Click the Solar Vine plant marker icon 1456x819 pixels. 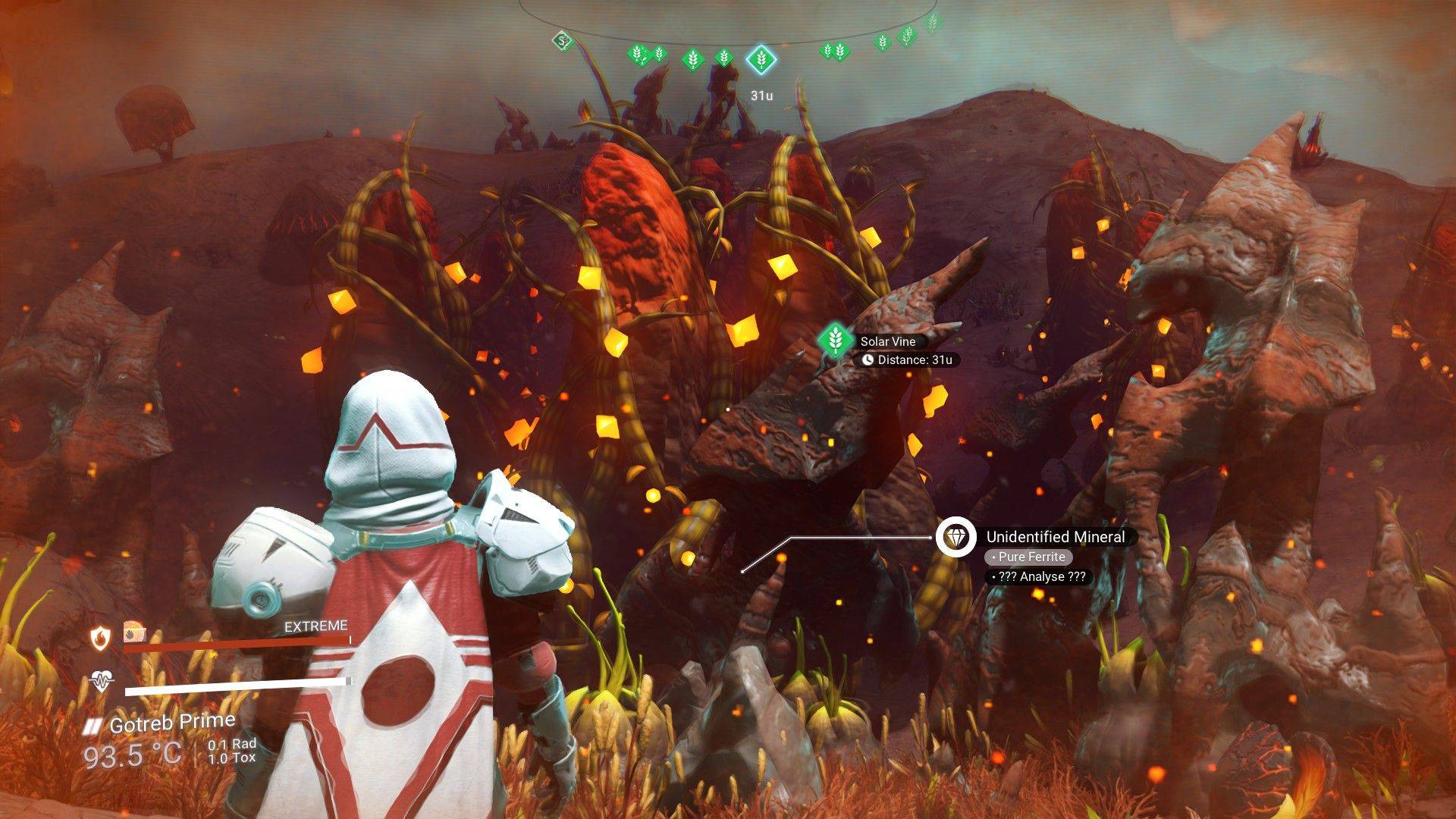834,339
